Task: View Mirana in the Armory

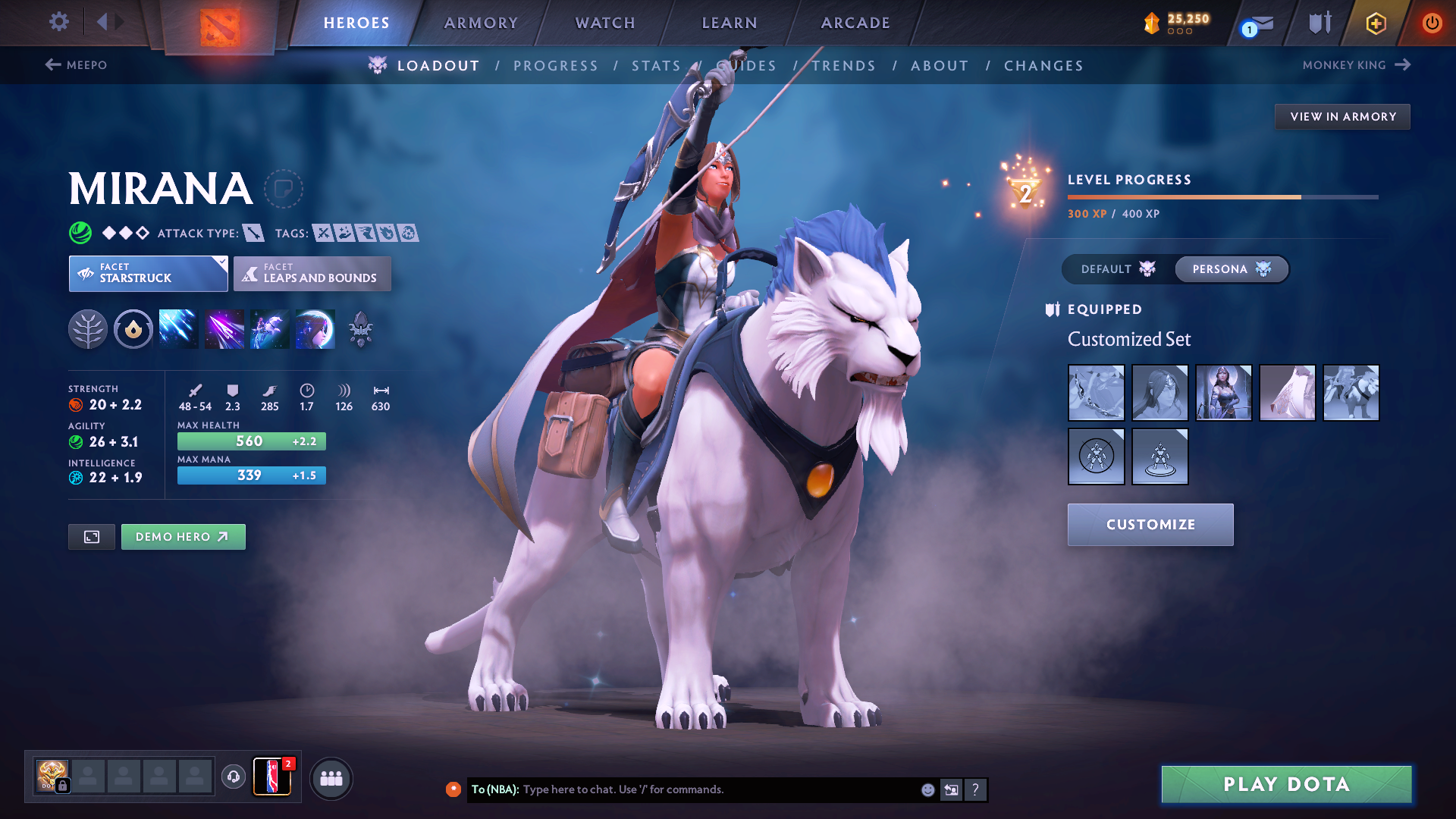Action: pos(1342,117)
